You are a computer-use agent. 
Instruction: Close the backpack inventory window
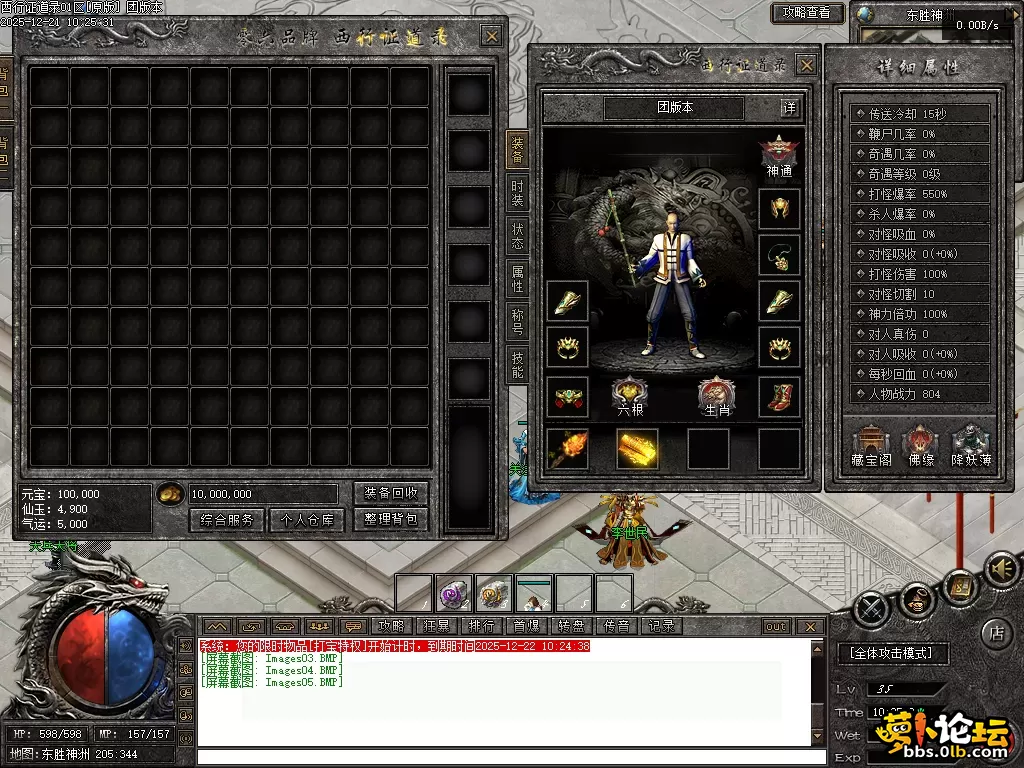point(491,37)
